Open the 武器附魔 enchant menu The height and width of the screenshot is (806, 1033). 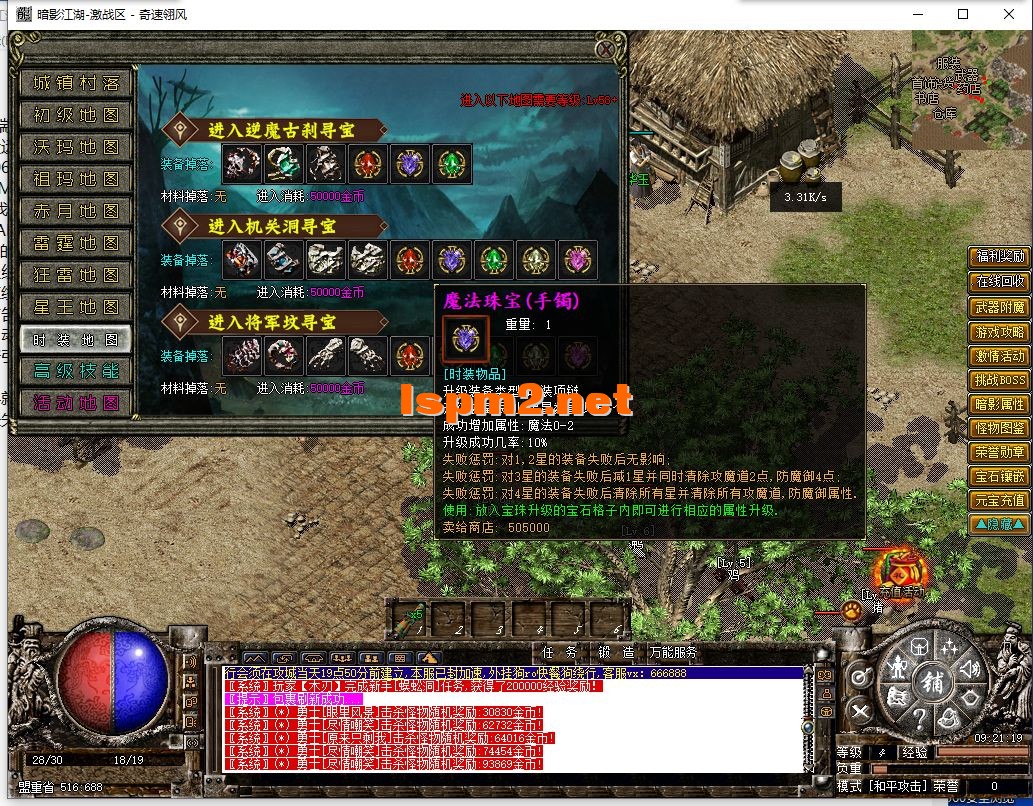(x=999, y=307)
